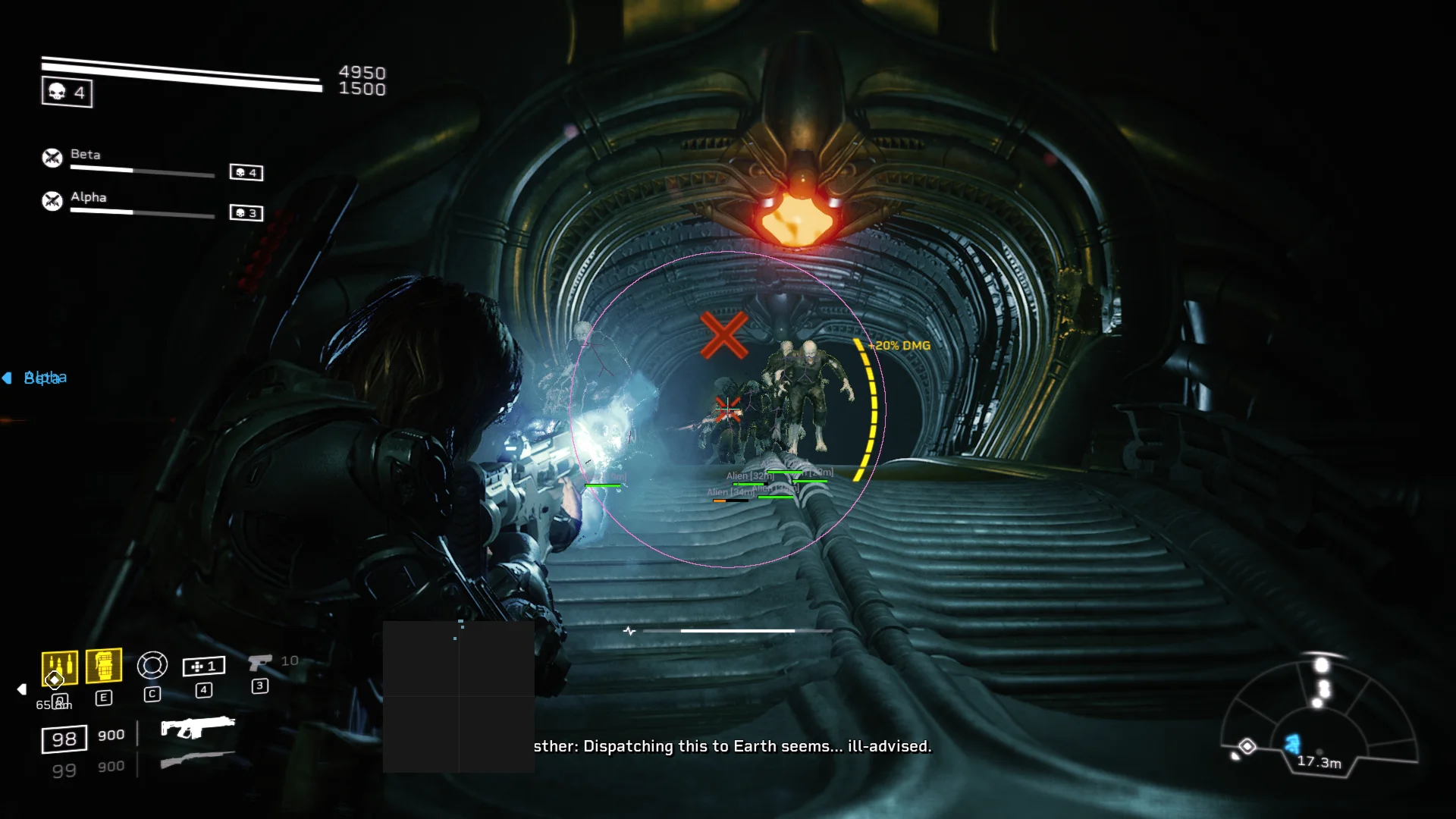Select the grenade slot bound to E

click(x=105, y=666)
